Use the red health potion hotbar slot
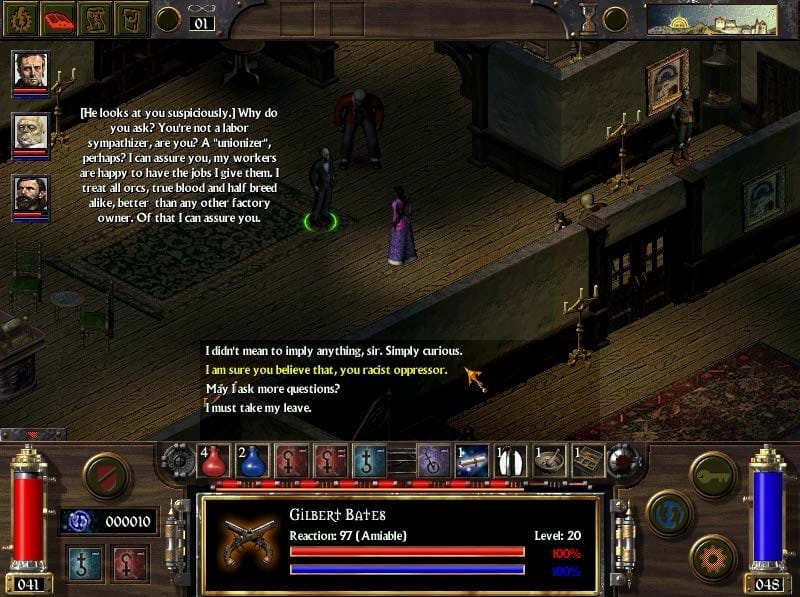The height and width of the screenshot is (597, 800). [215, 459]
